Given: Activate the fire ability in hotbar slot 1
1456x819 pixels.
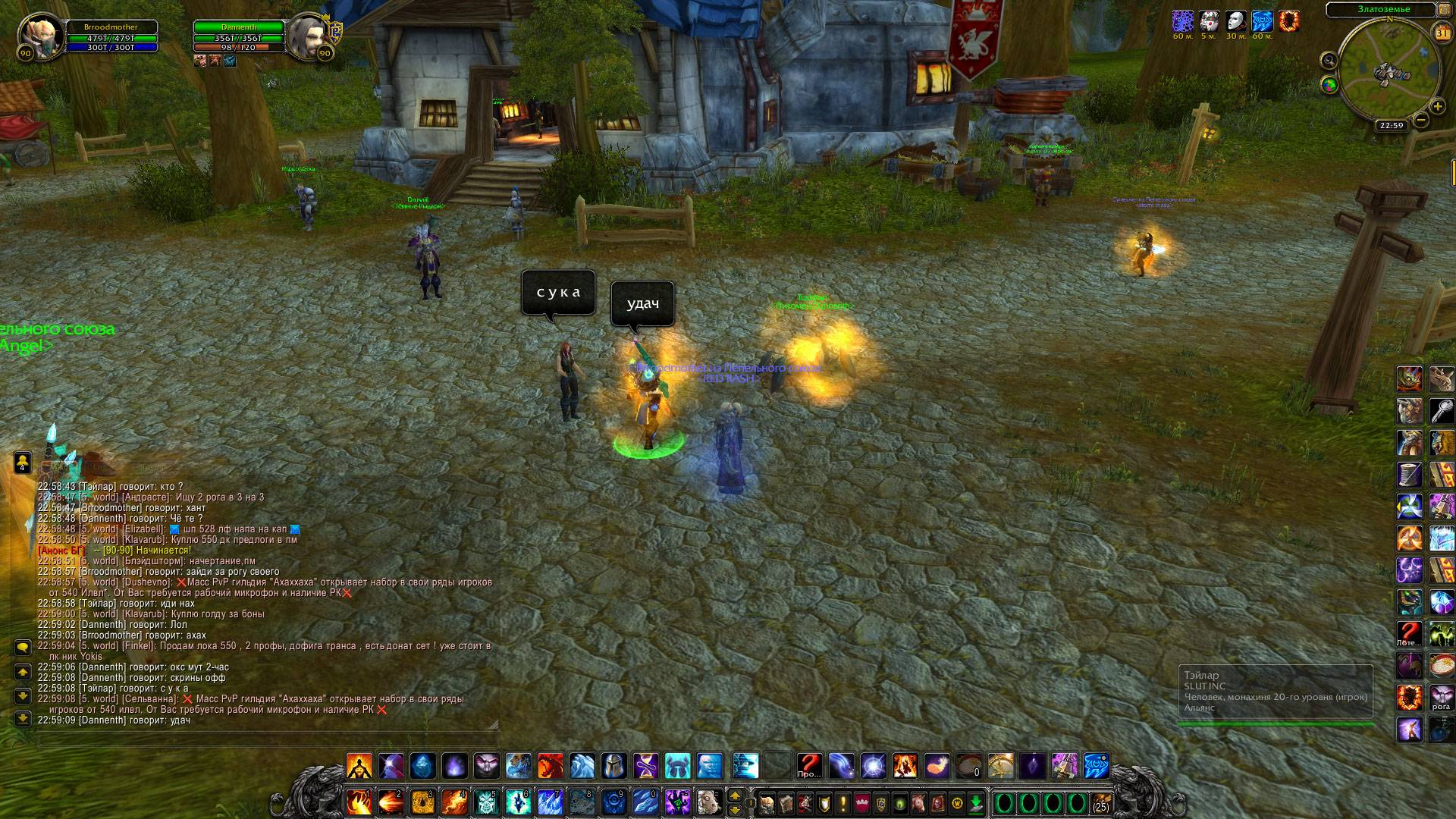Looking at the screenshot, I should [359, 802].
